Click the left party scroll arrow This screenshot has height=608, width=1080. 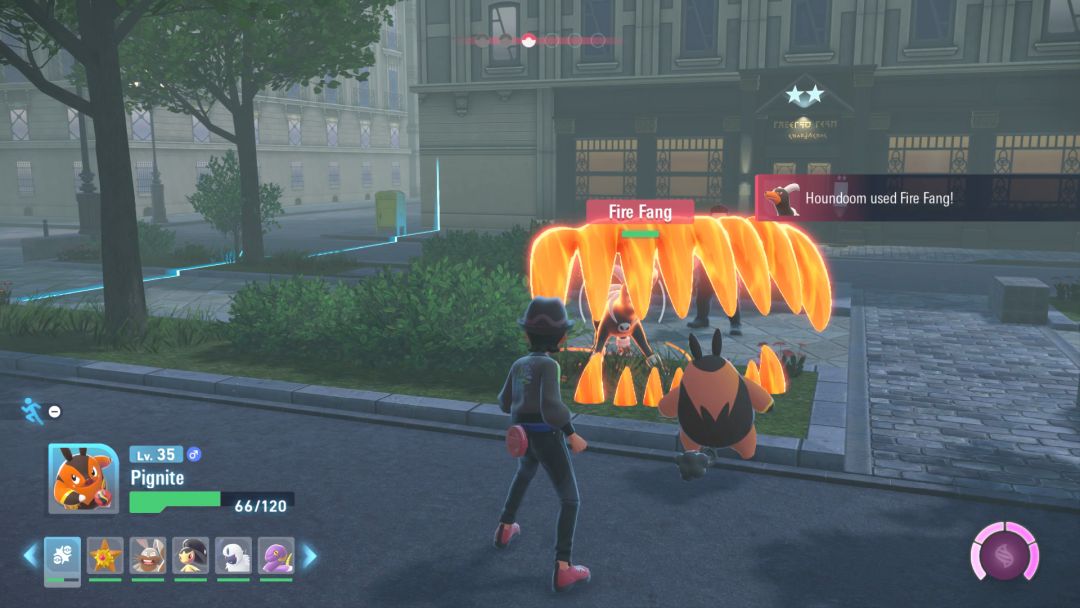pos(30,555)
